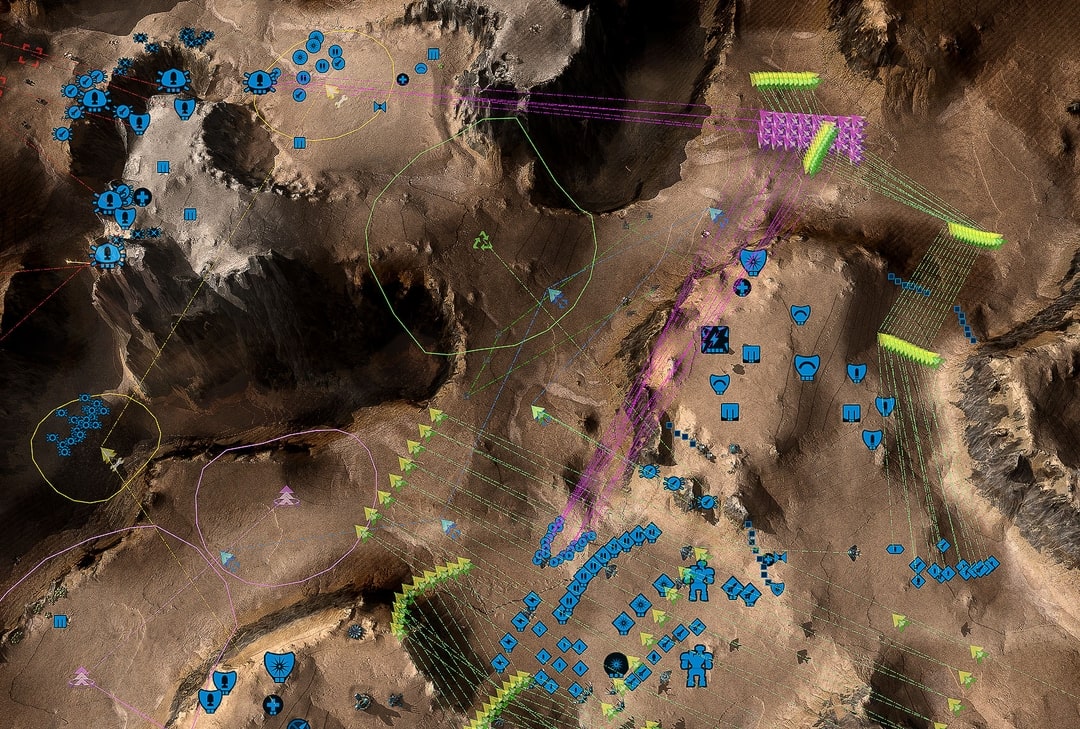Select the dark square lightning bolt structure icon
Viewport: 1080px width, 729px height.
point(713,336)
